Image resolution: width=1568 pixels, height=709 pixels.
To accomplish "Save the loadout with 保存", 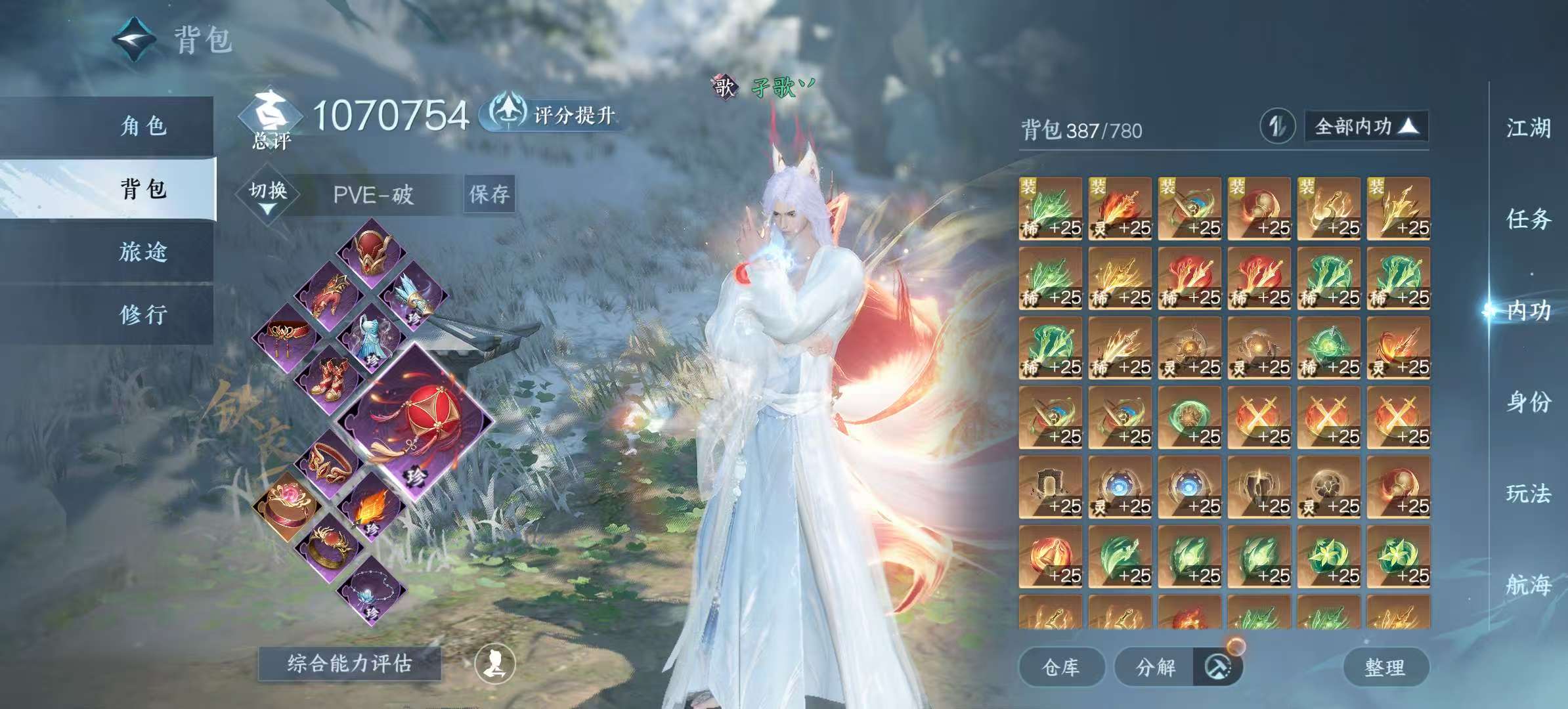I will tap(489, 194).
